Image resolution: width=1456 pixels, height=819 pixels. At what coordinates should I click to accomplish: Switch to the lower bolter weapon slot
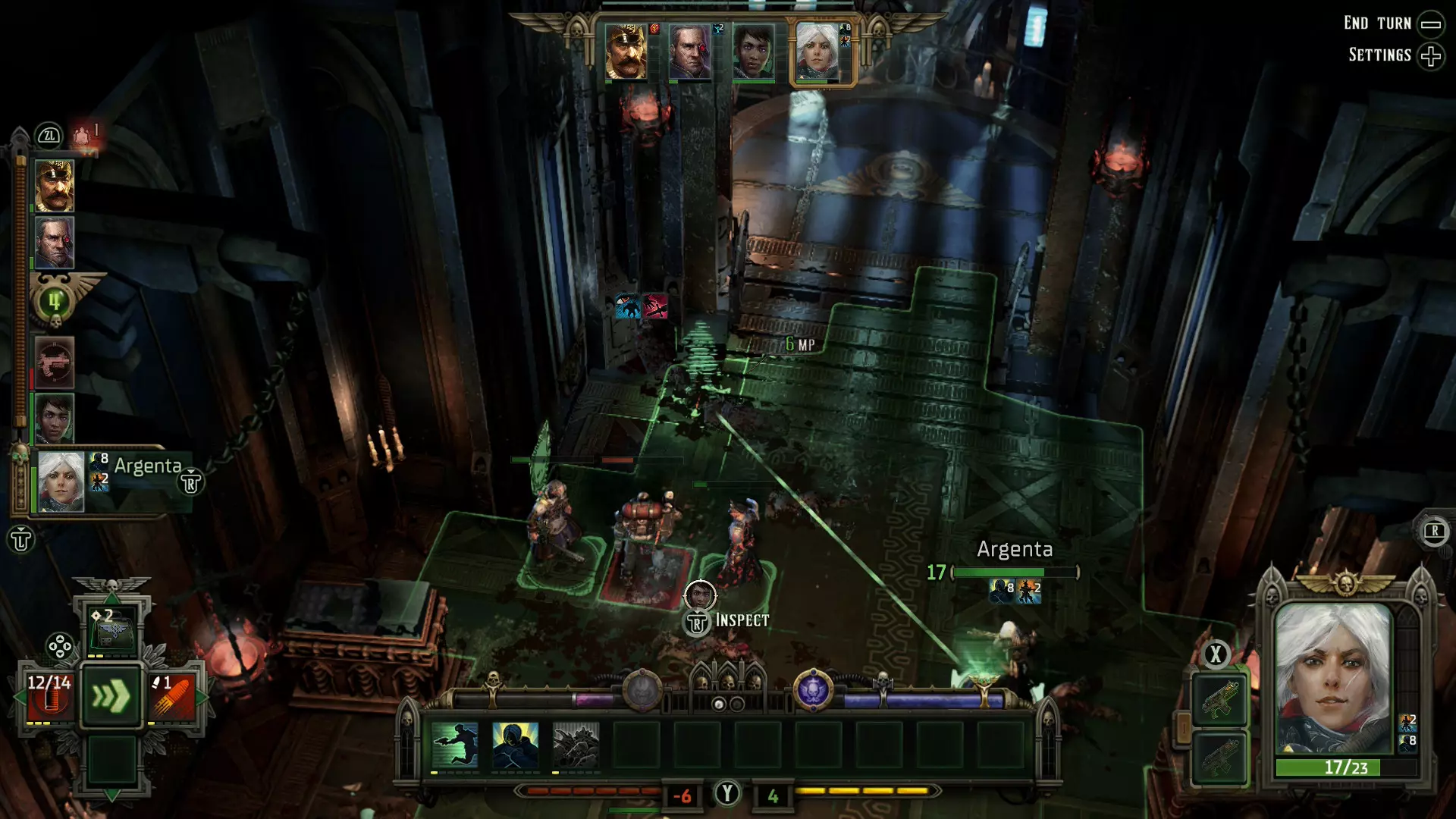point(1219,757)
